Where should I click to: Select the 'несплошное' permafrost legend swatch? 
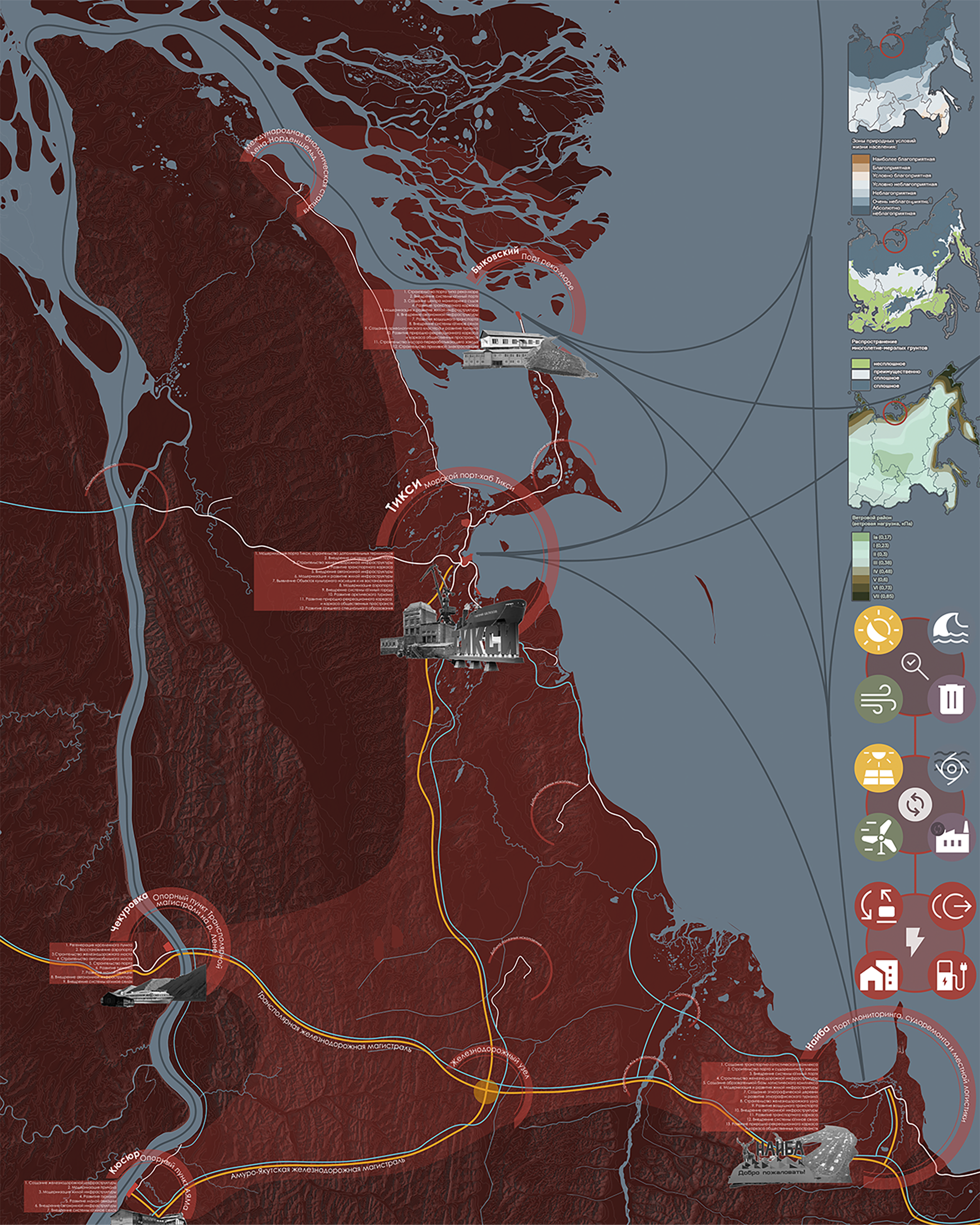pos(860,364)
